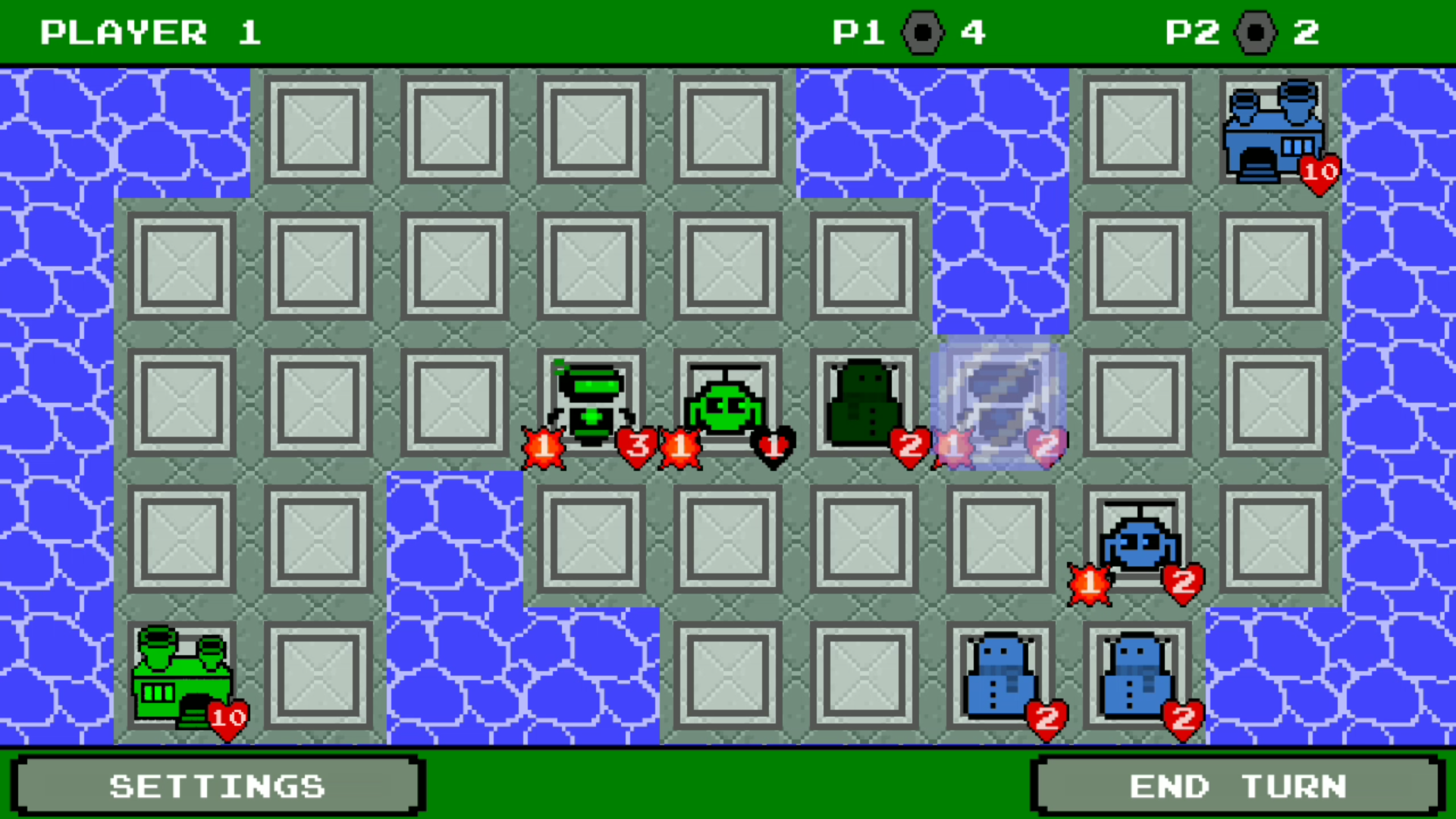Click the PLAYER 1 turn indicator
Screen dimensions: 1456x819
point(152,32)
